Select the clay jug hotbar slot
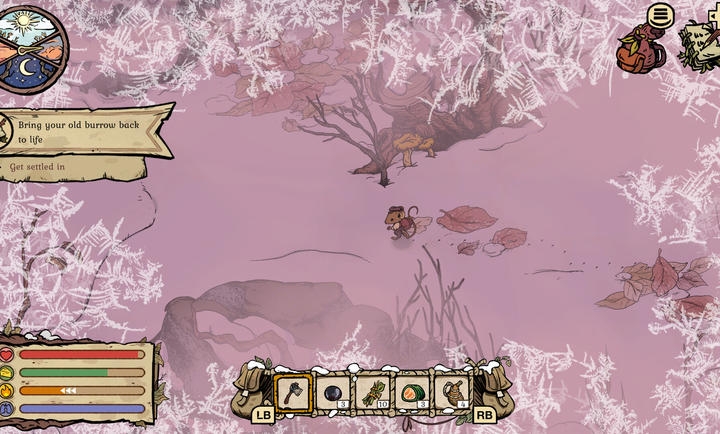The width and height of the screenshot is (720, 434). pos(452,393)
